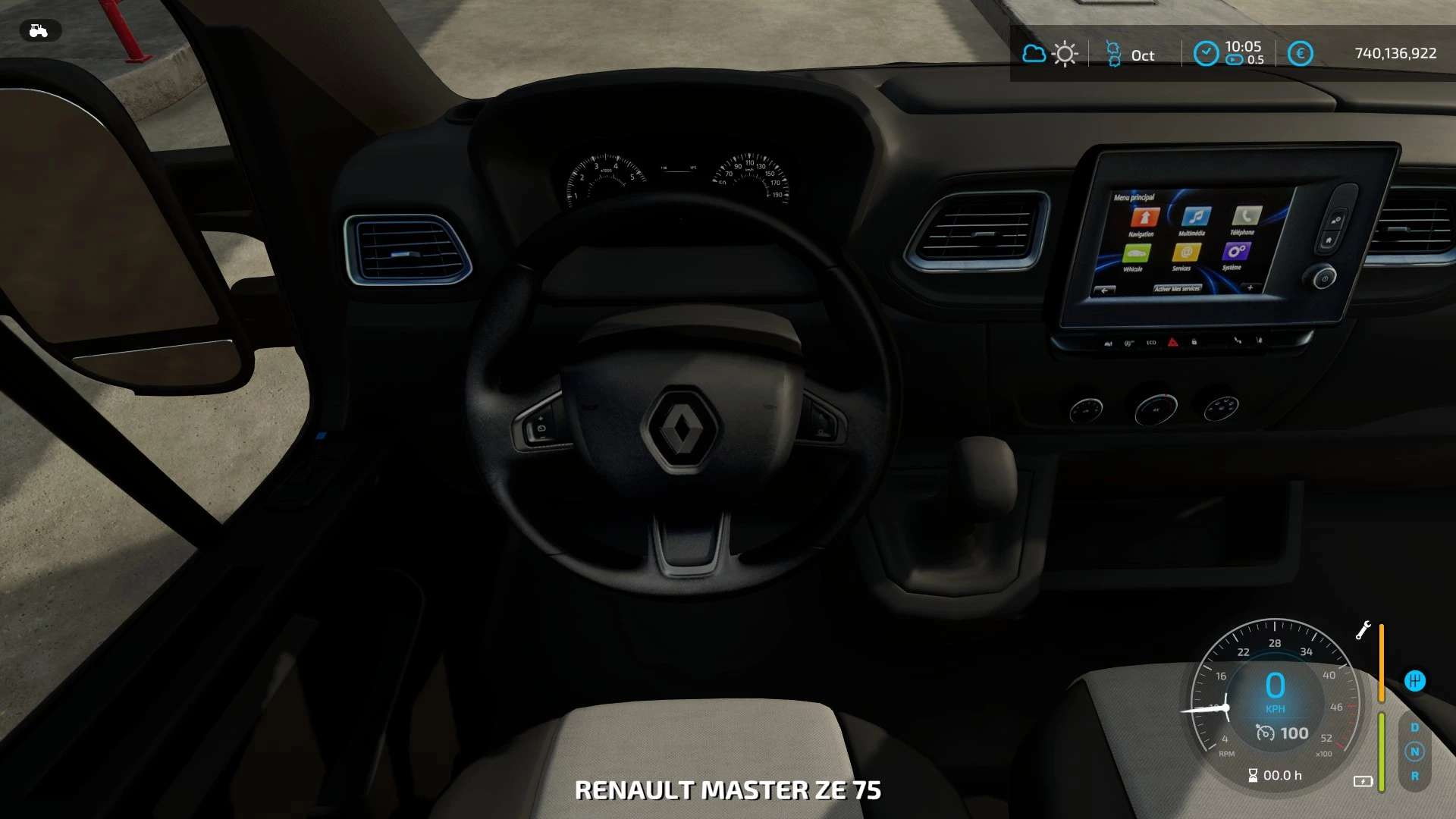Open the weather forecast cloud-and-sun icon
Image resolution: width=1456 pixels, height=819 pixels.
pyautogui.click(x=1050, y=54)
